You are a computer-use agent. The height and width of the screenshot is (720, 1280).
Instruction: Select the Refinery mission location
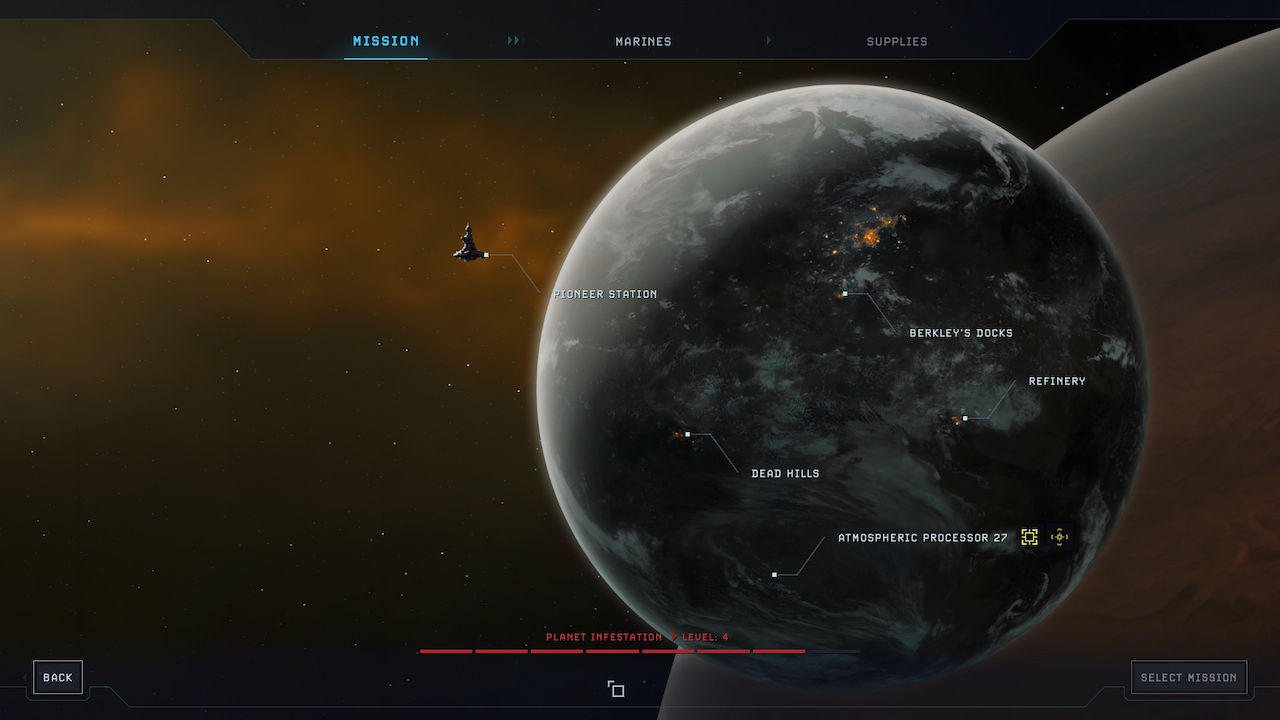pyautogui.click(x=1056, y=381)
